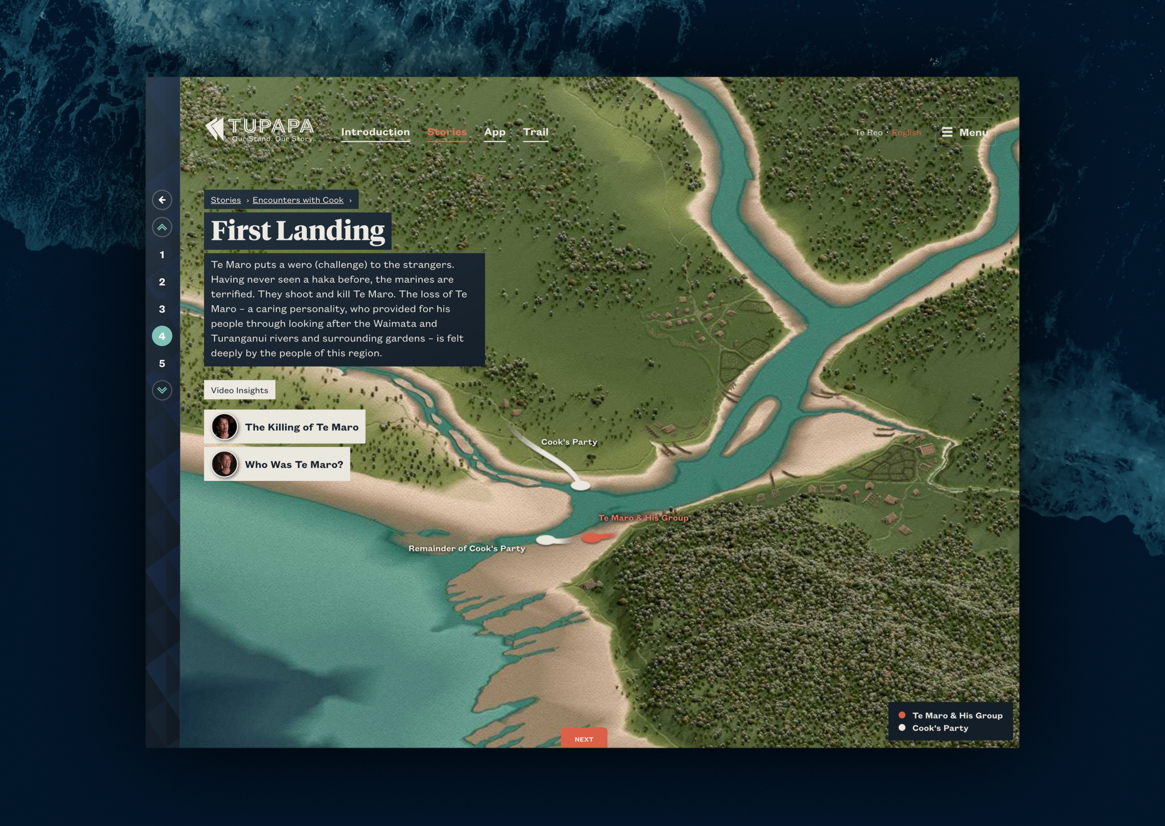Click the Tupapa logo
Viewport: 1165px width, 826px height.
coord(260,129)
